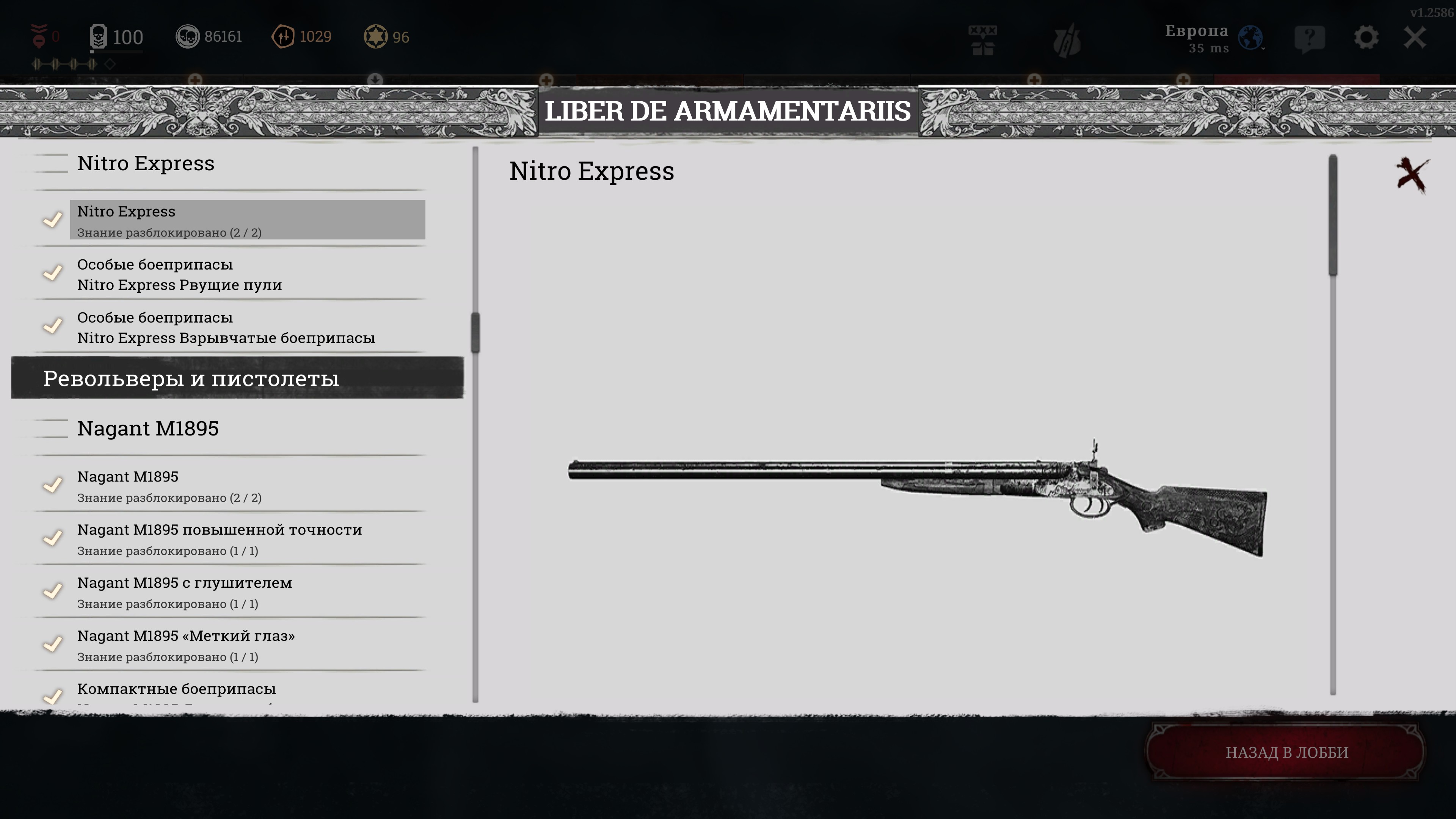Select Компактные боеприпасы entry

(x=247, y=691)
